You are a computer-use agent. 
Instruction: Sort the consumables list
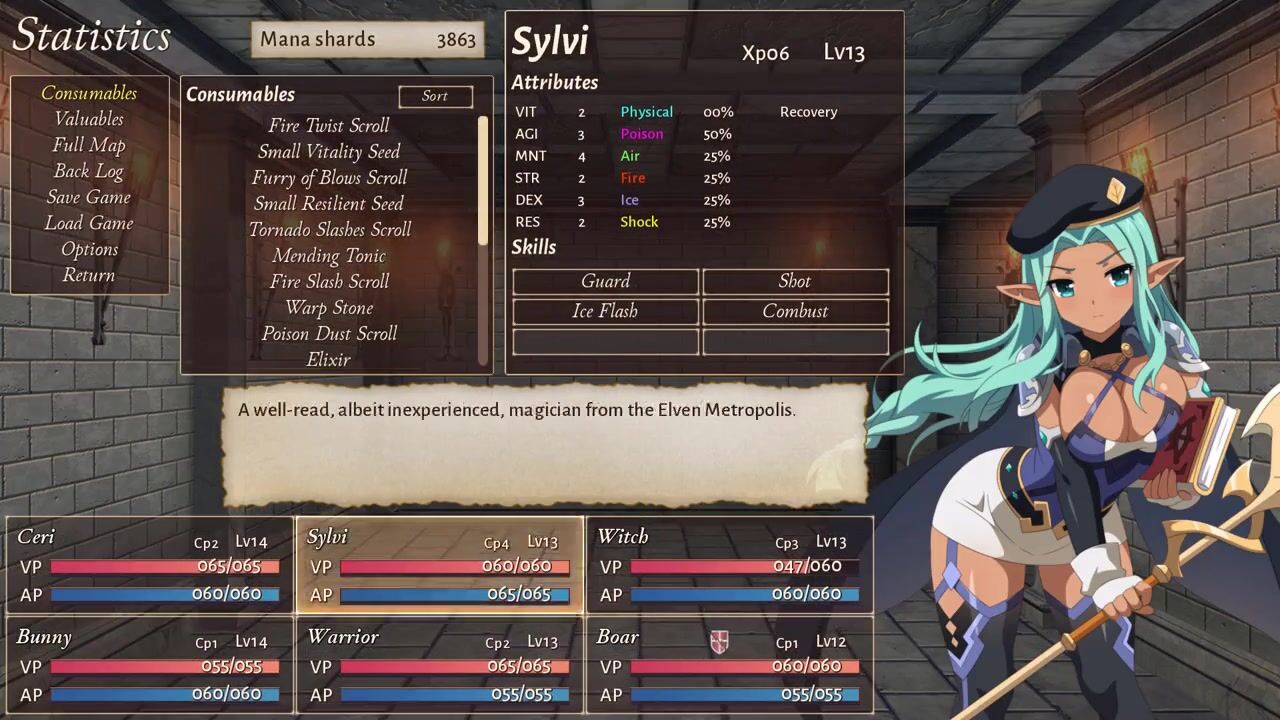(435, 96)
